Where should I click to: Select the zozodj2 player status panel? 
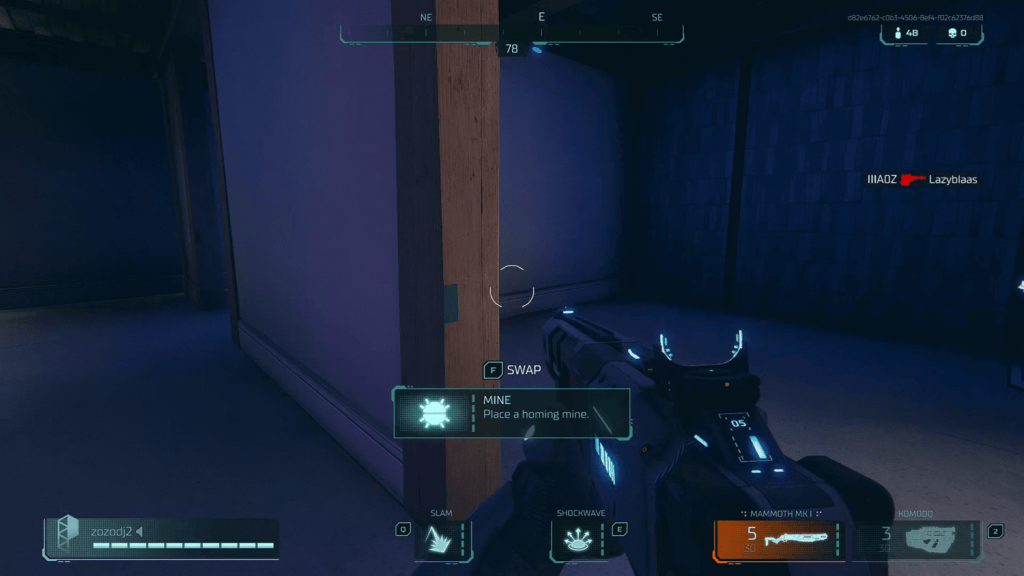point(162,538)
